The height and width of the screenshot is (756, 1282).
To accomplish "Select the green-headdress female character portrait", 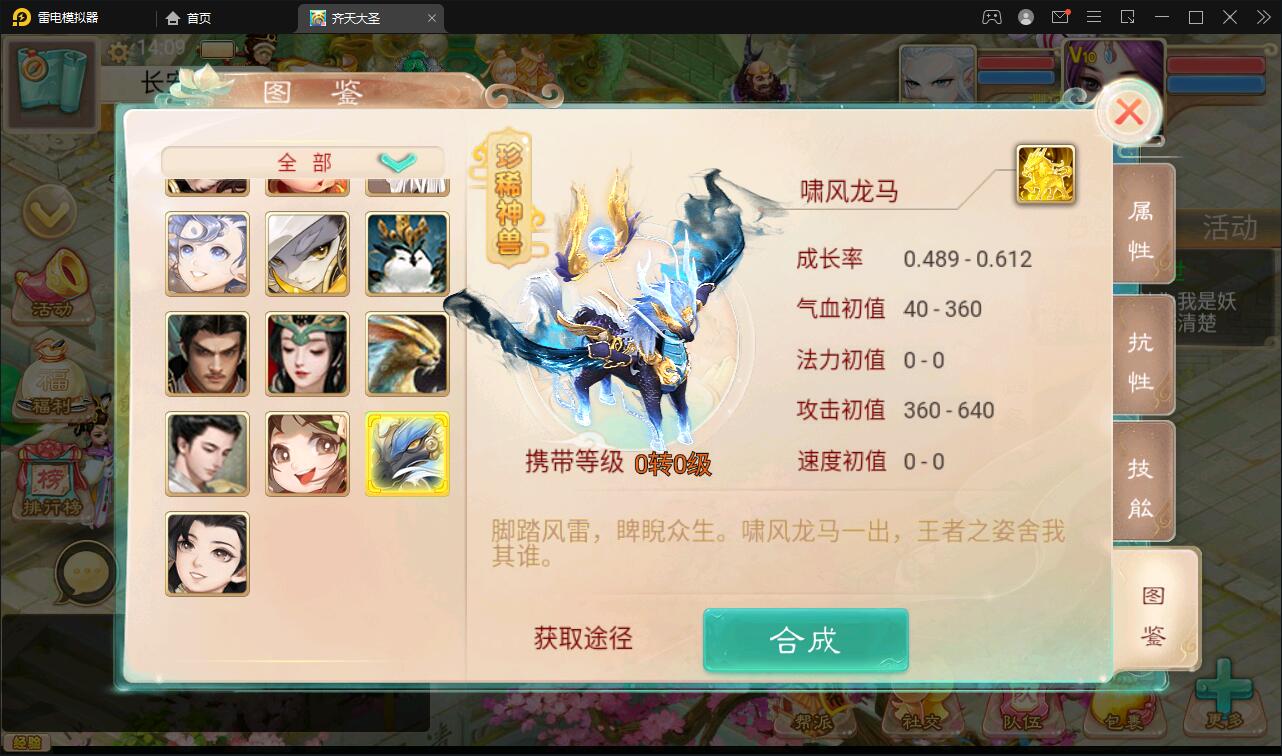I will pyautogui.click(x=307, y=353).
